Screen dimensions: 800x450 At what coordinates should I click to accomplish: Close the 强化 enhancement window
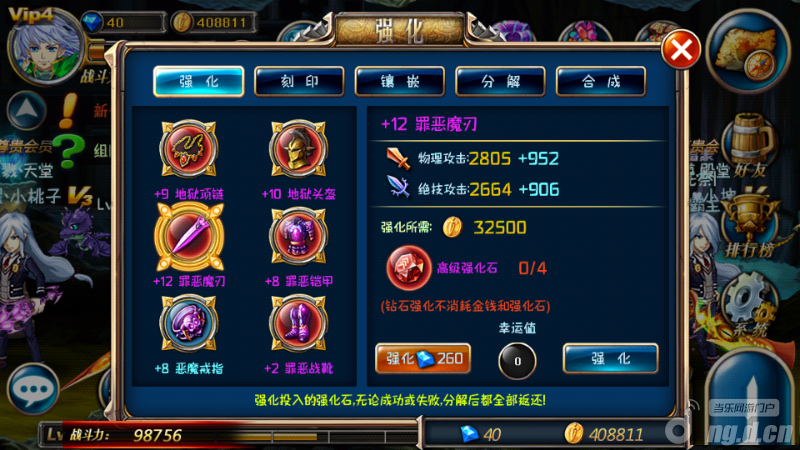pos(682,49)
